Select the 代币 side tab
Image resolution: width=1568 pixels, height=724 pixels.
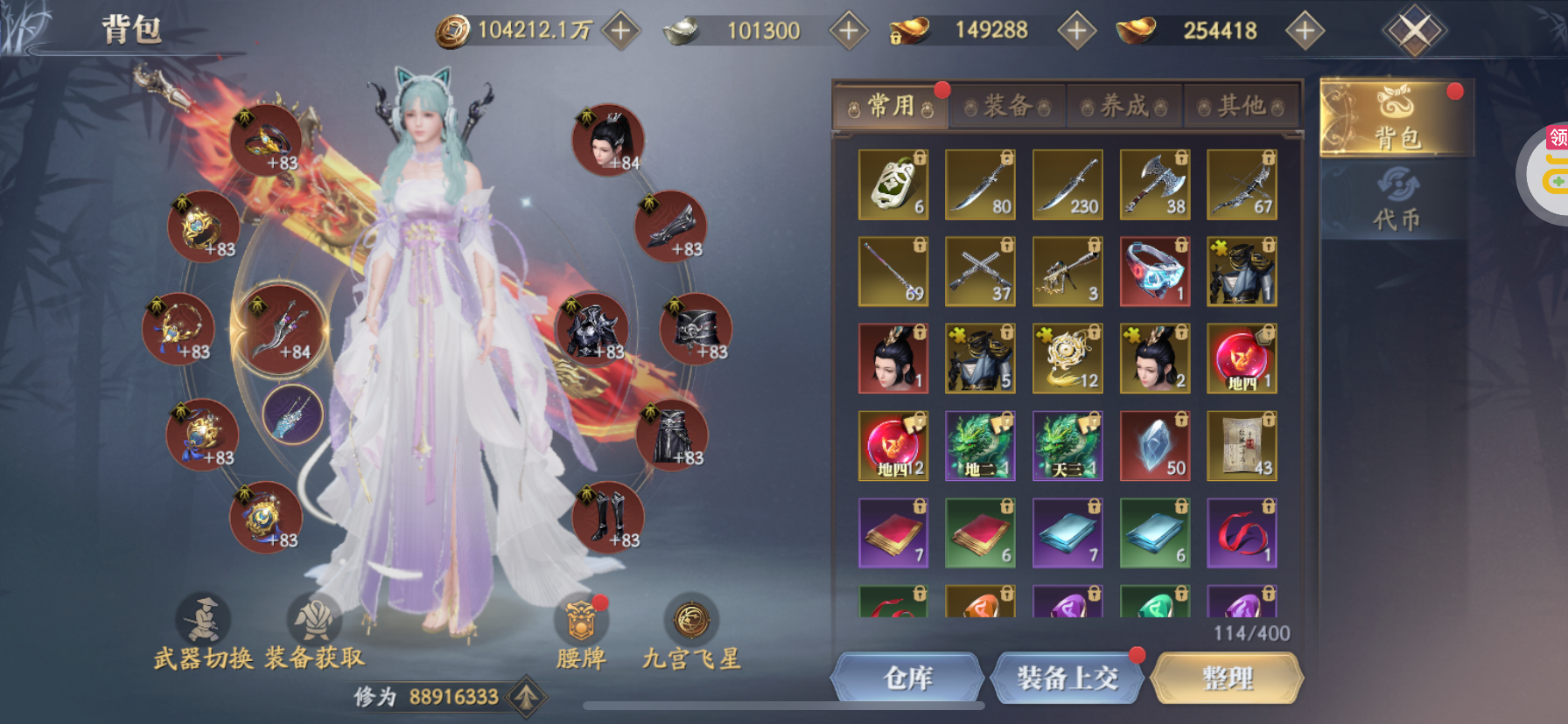[1396, 201]
